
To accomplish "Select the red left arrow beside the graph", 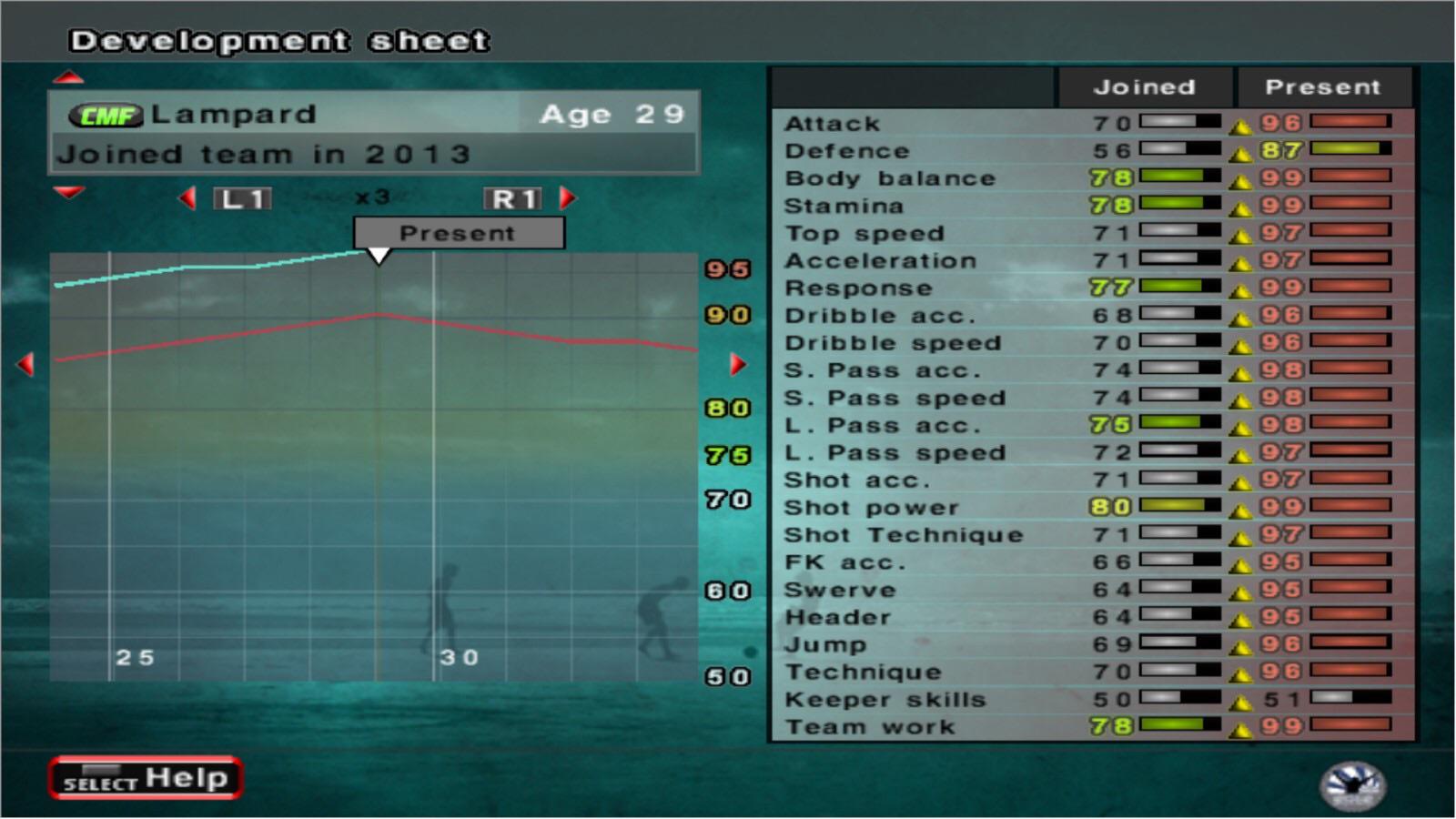I will click(x=25, y=364).
